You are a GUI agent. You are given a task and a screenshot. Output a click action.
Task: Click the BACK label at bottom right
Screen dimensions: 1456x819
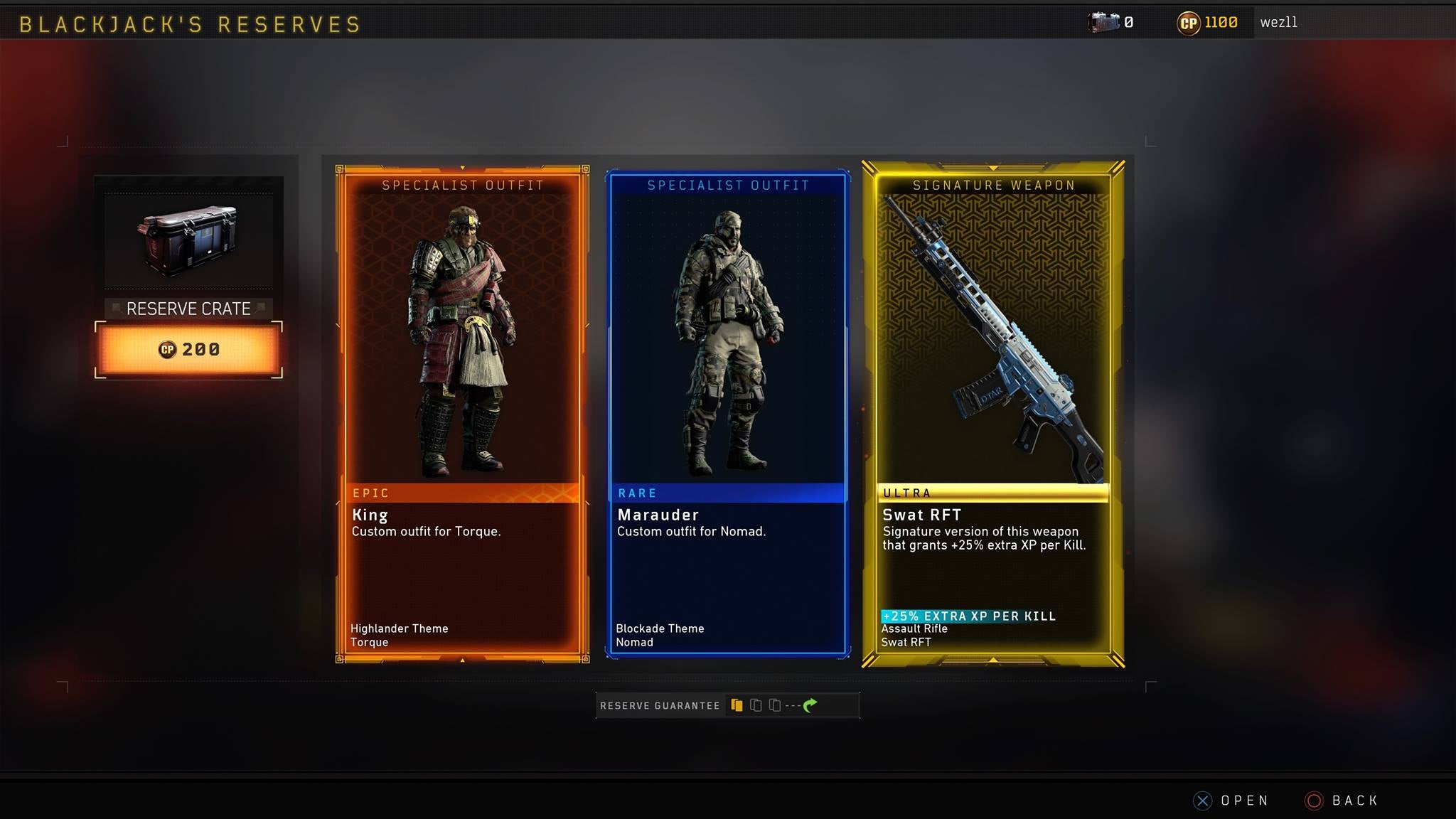1354,800
